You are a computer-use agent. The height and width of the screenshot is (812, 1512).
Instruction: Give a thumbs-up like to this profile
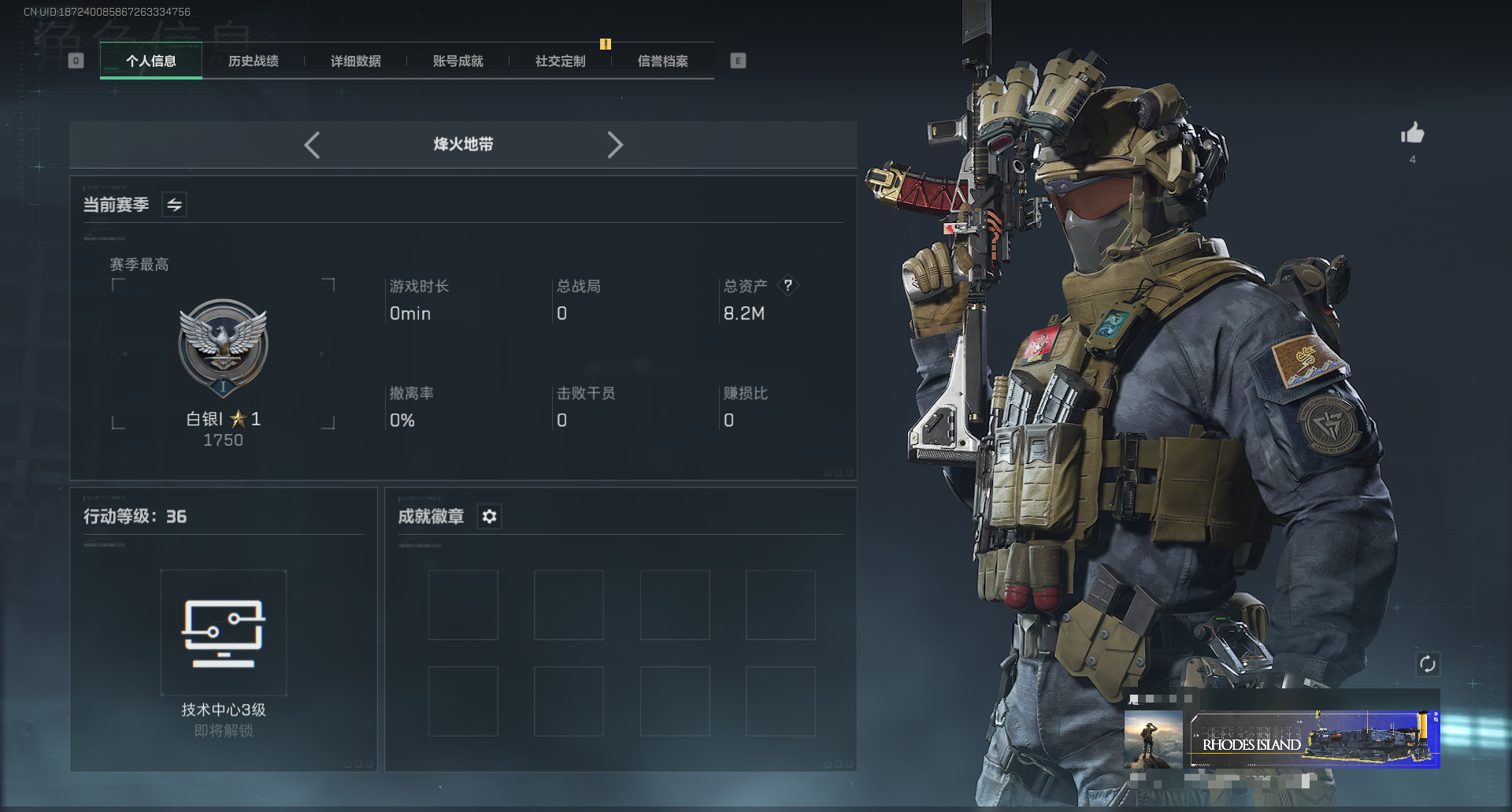1412,133
